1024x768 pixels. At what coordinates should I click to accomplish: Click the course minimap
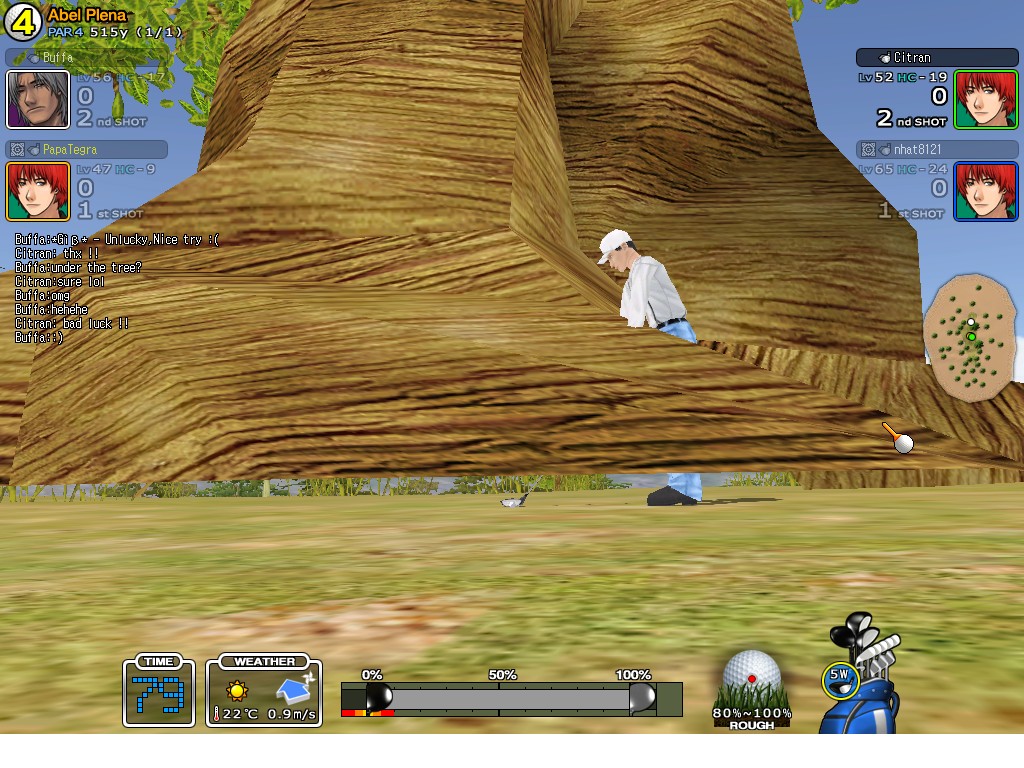click(968, 336)
